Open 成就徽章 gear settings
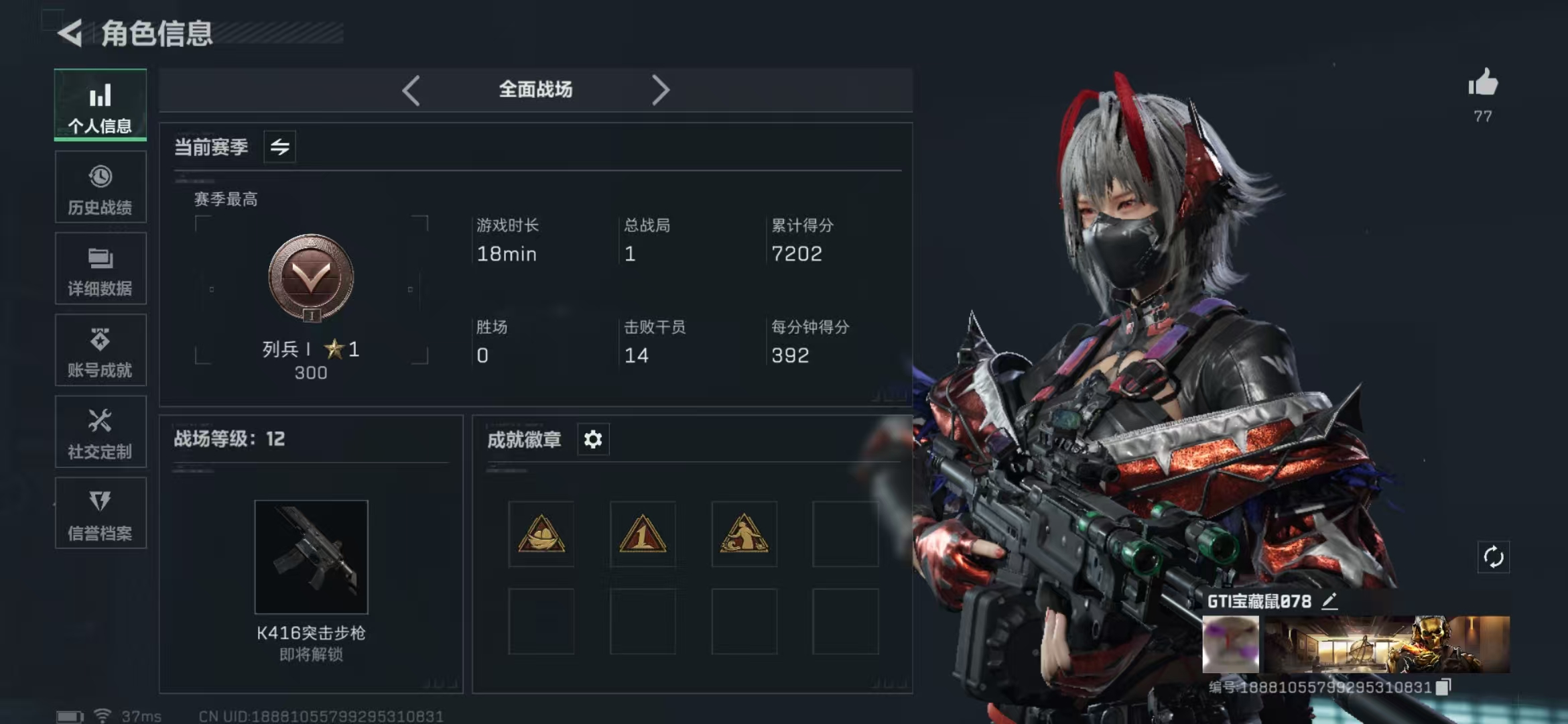 [x=593, y=440]
